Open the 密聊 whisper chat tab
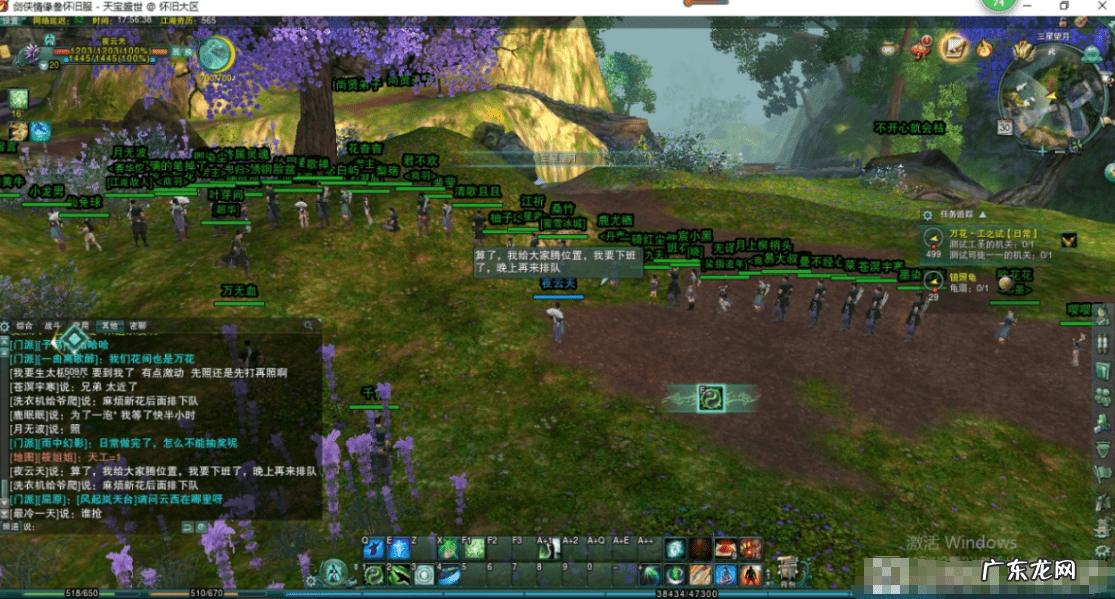This screenshot has width=1115, height=599. click(x=137, y=326)
